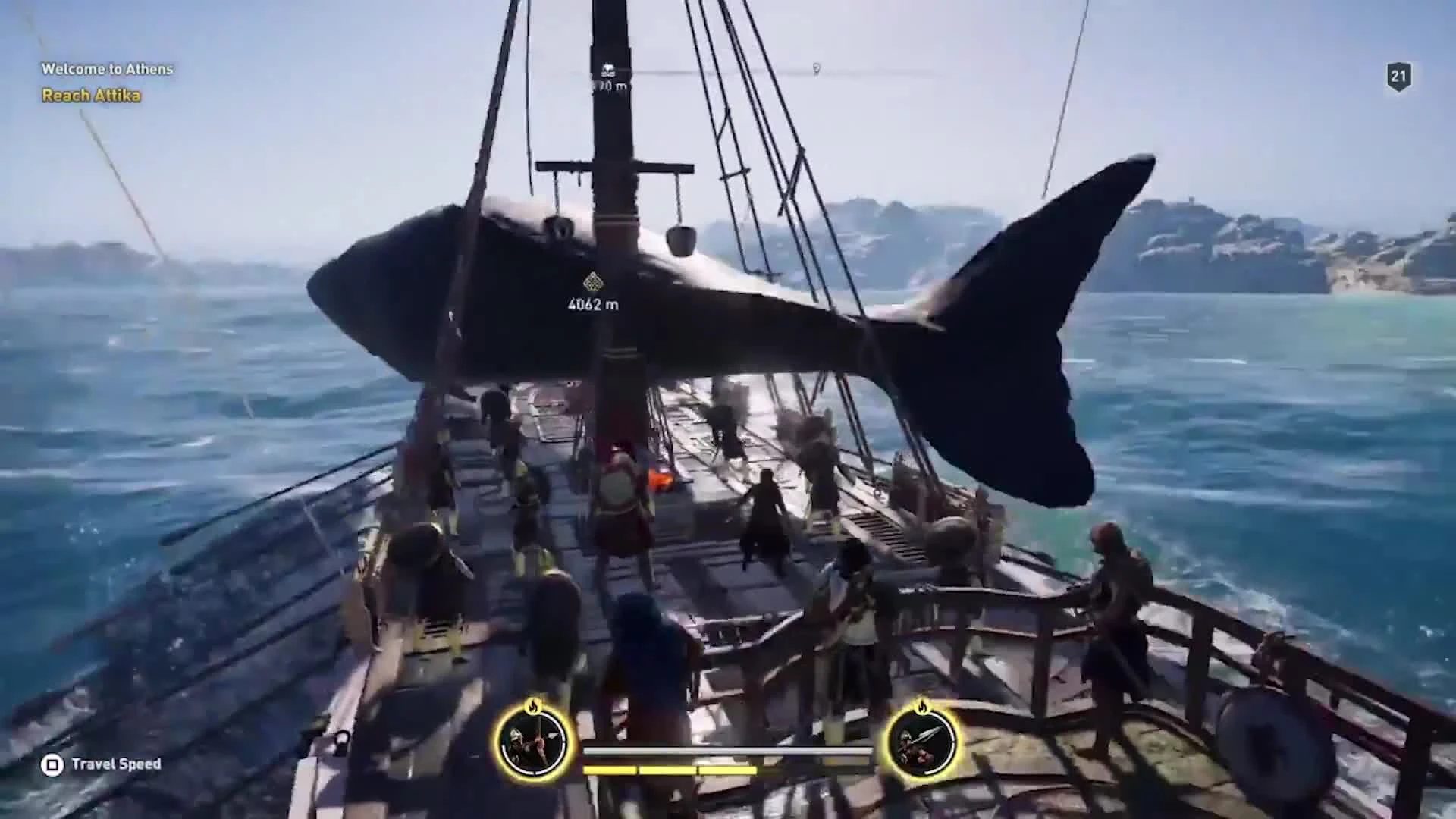Click the pirate skull threat marker on the mast
Viewport: 1456px width, 819px height.
coord(607,70)
